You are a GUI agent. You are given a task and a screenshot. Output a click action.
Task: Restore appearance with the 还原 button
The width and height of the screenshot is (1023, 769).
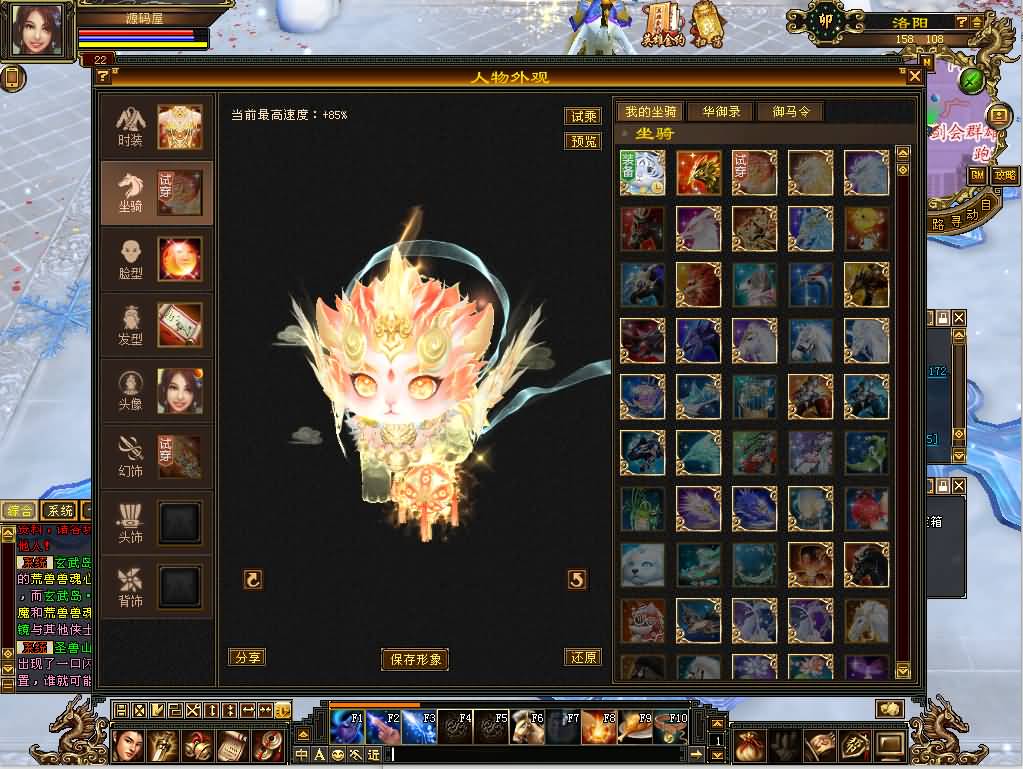582,657
